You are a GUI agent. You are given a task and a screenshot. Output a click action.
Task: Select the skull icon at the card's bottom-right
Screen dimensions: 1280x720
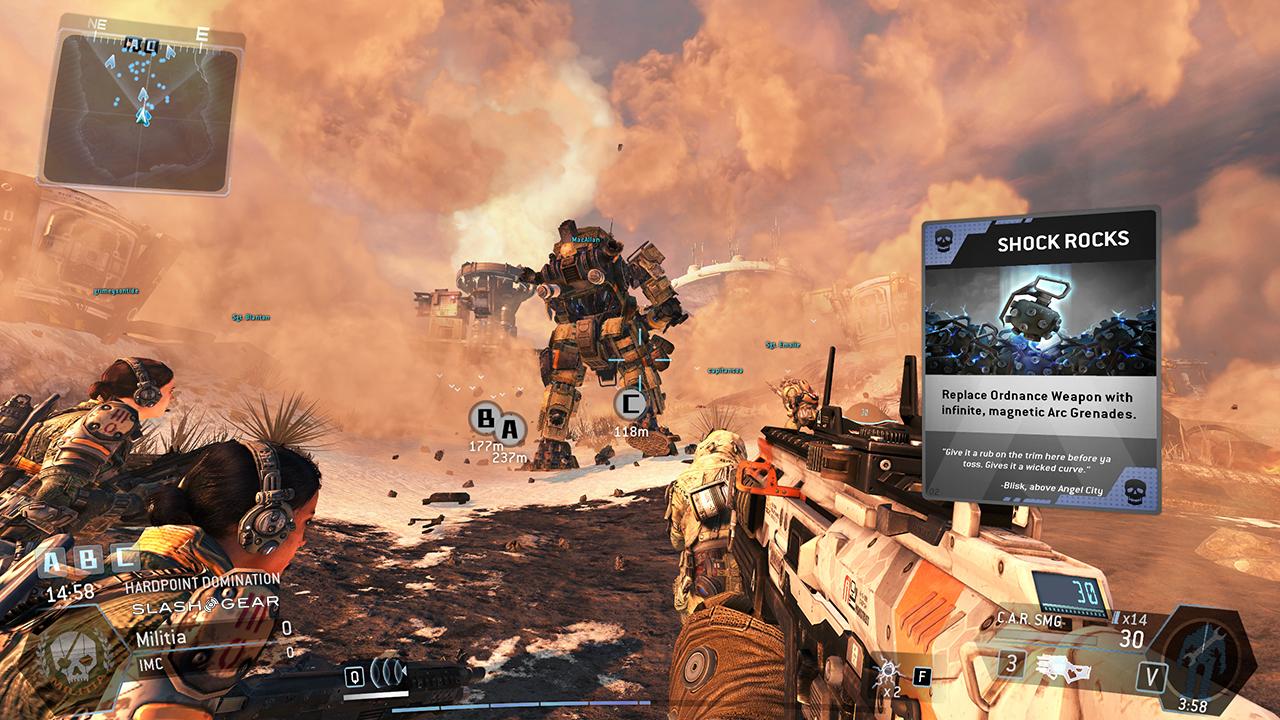1135,490
